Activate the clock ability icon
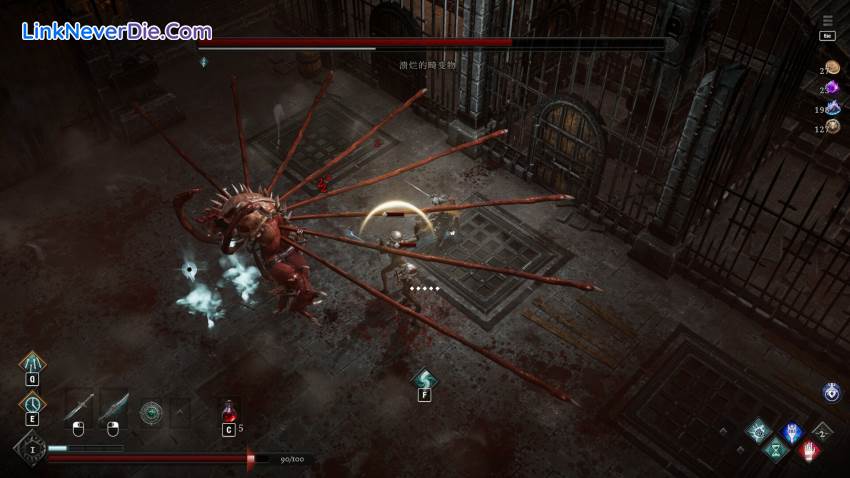 (31, 402)
